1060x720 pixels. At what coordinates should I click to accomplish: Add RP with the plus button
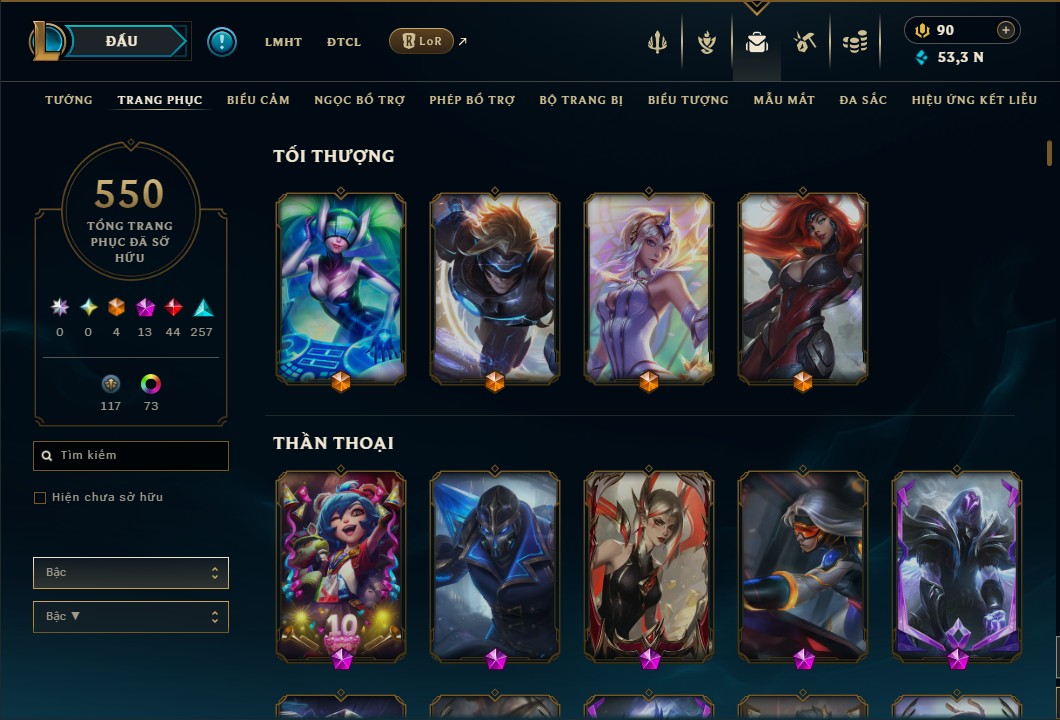pos(1005,30)
